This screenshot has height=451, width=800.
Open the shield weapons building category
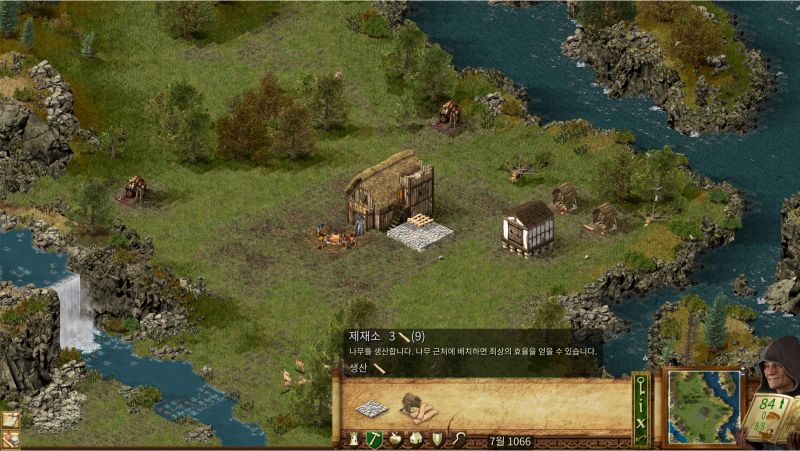pos(437,439)
